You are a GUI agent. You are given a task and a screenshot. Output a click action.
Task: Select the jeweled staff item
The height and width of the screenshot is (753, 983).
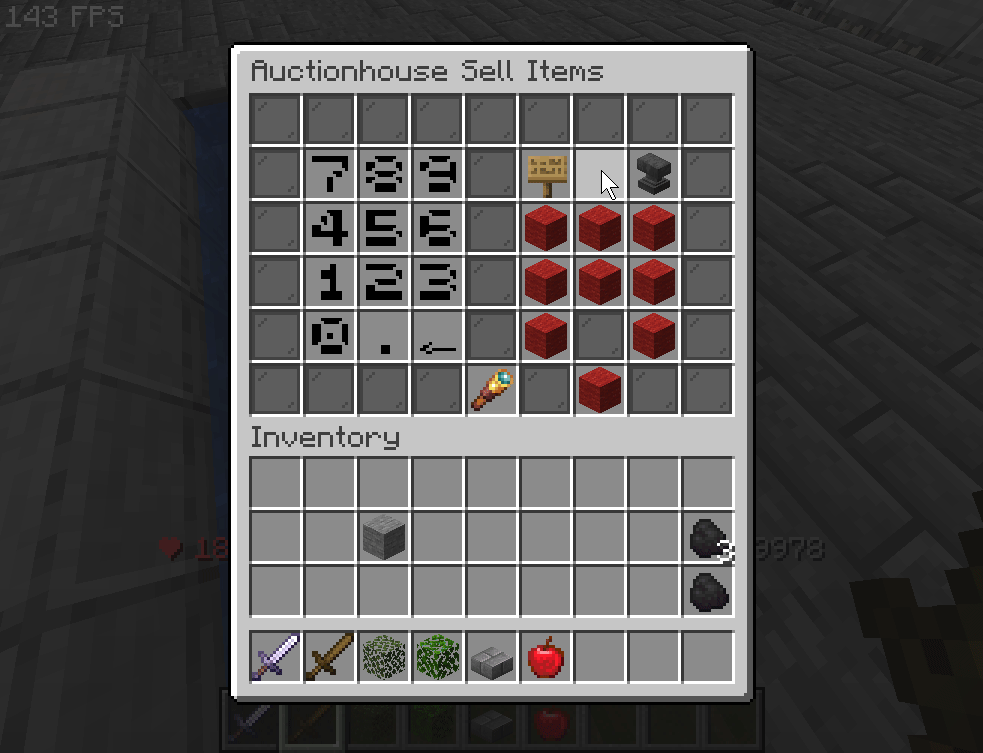[x=492, y=391]
